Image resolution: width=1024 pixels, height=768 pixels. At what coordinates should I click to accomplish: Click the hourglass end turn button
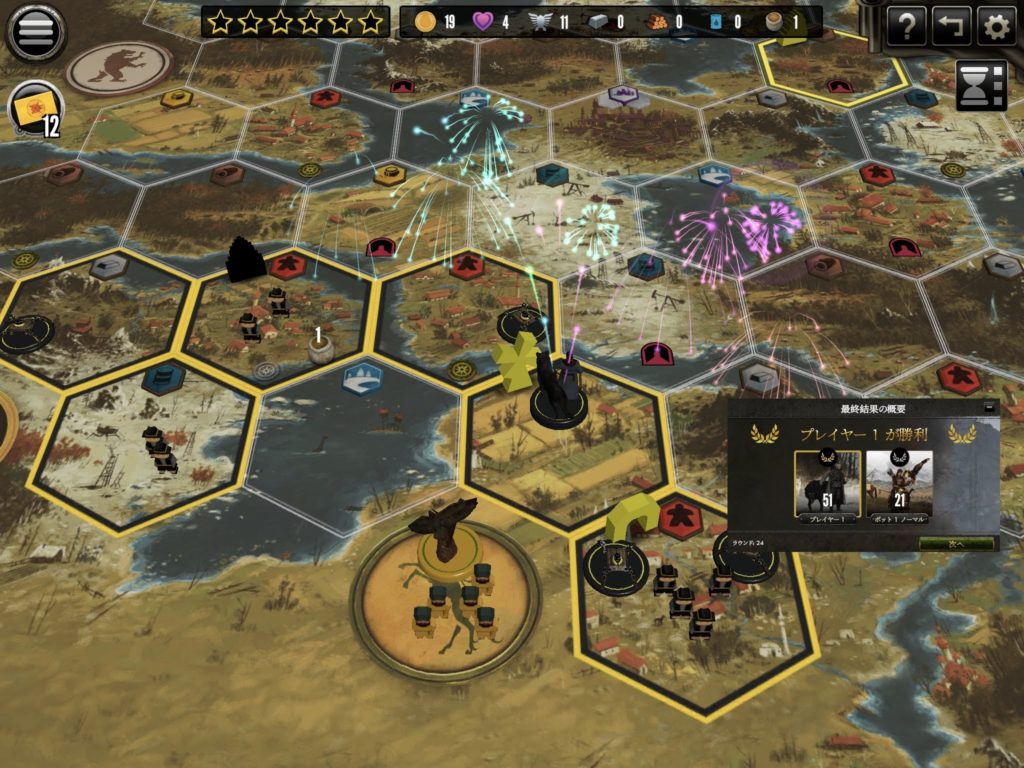click(981, 84)
